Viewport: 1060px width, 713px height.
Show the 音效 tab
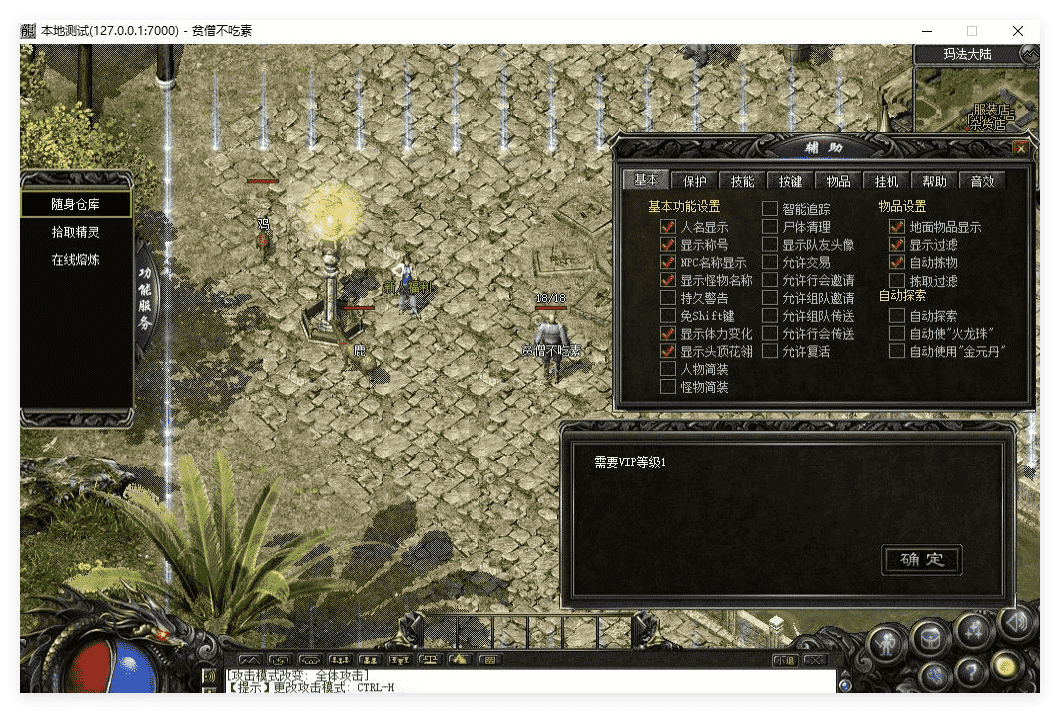coord(982,181)
